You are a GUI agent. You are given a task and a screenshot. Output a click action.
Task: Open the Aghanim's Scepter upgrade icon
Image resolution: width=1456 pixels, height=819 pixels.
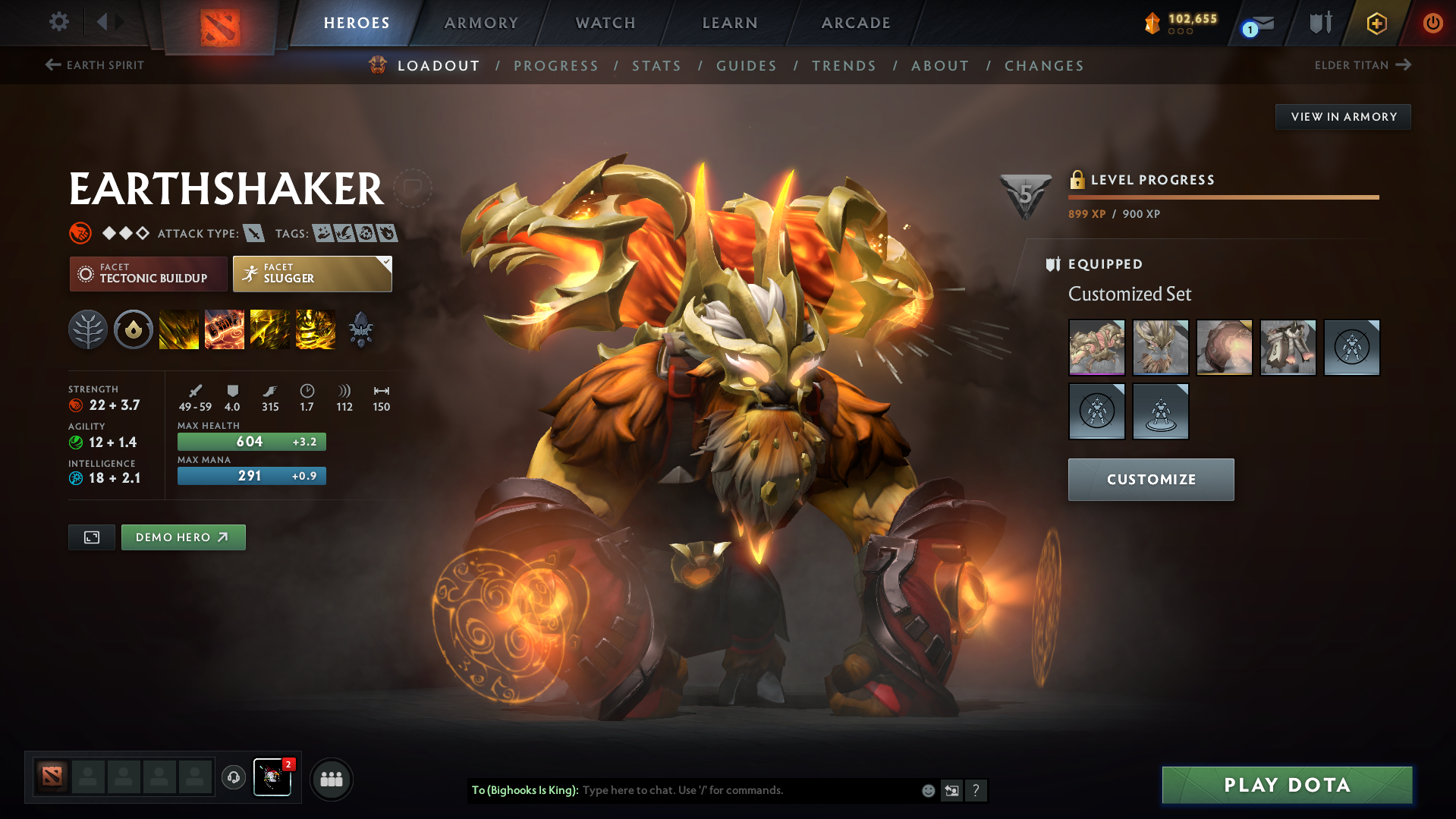coord(361,329)
